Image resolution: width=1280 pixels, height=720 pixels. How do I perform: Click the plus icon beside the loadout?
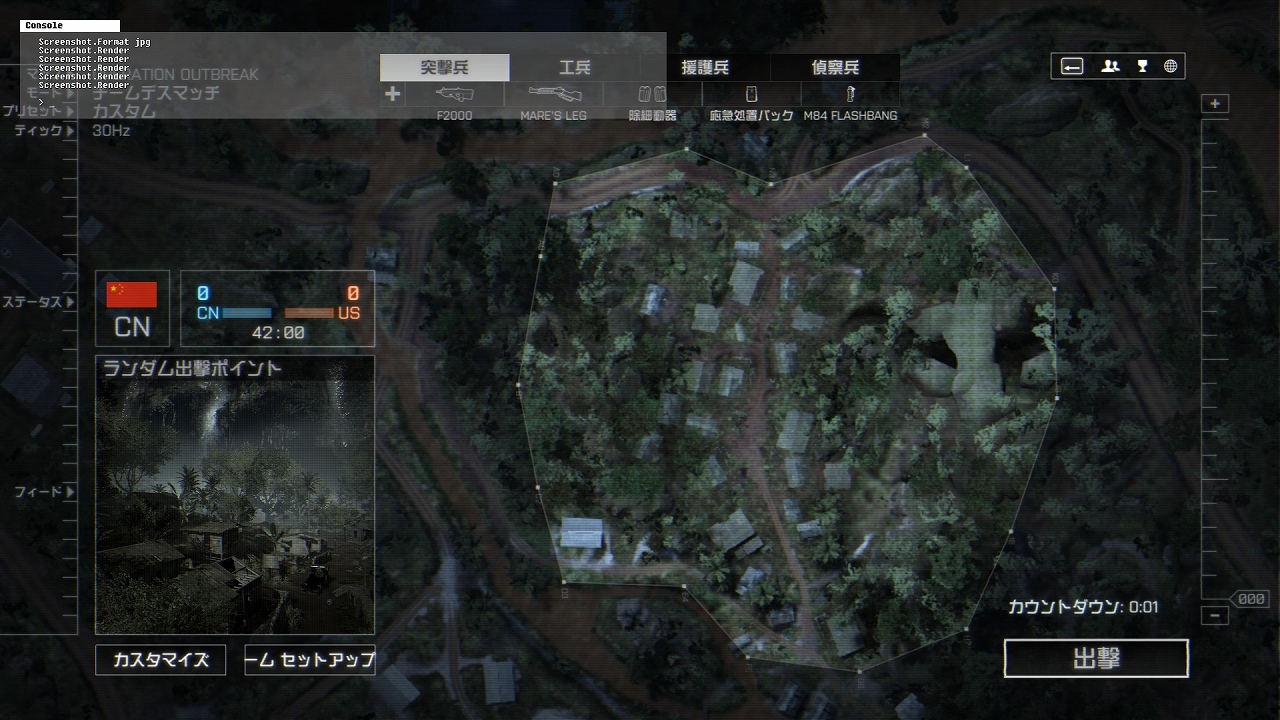pos(392,94)
